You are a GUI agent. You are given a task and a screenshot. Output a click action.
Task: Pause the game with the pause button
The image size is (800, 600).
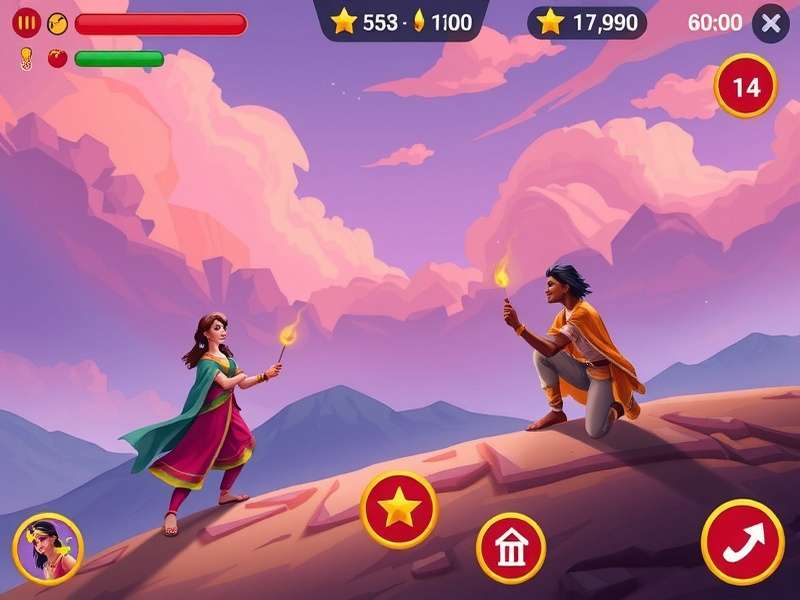(27, 23)
